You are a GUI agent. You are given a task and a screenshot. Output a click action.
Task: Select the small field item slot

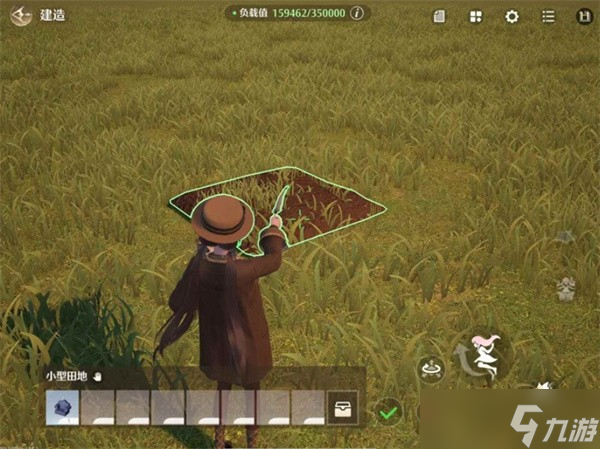coord(62,408)
